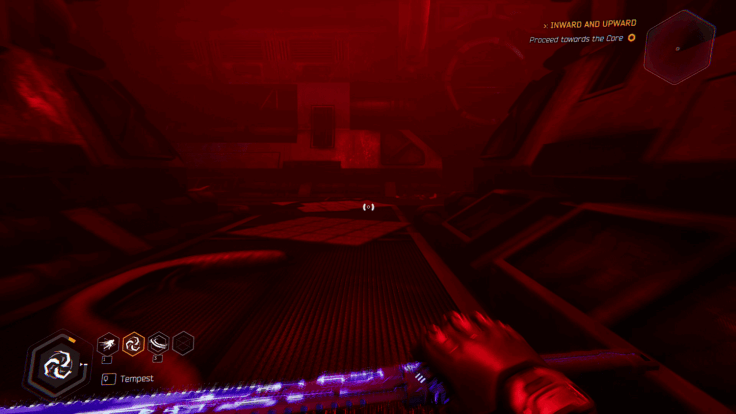Image resolution: width=736 pixels, height=414 pixels.
Task: Select the Inward and Upward quest tracker
Action: coord(594,23)
